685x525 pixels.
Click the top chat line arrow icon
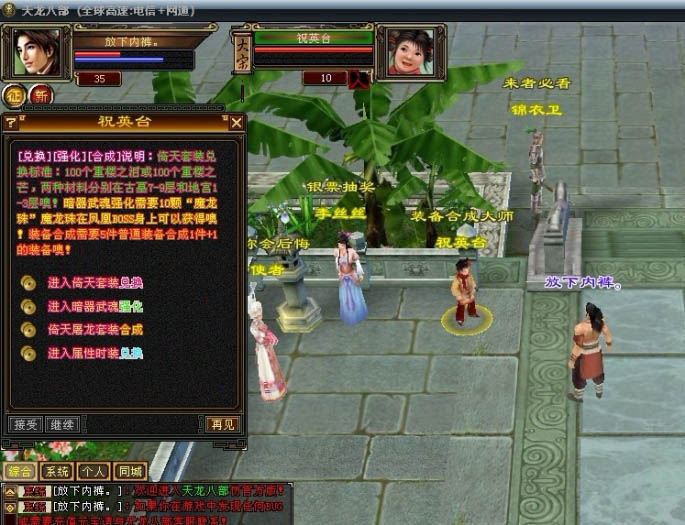pyautogui.click(x=9, y=491)
